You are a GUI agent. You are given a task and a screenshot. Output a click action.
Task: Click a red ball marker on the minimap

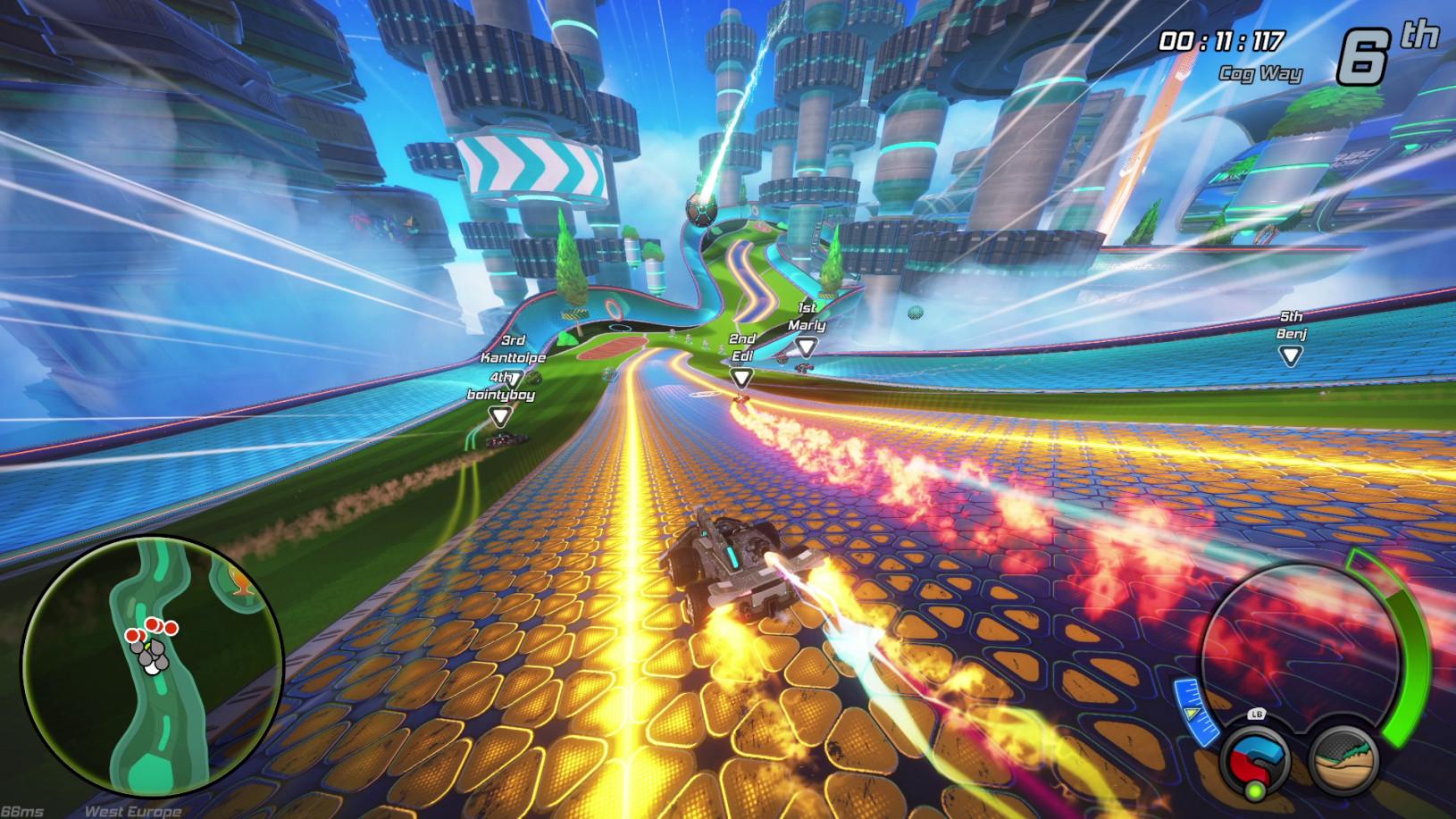coord(152,623)
